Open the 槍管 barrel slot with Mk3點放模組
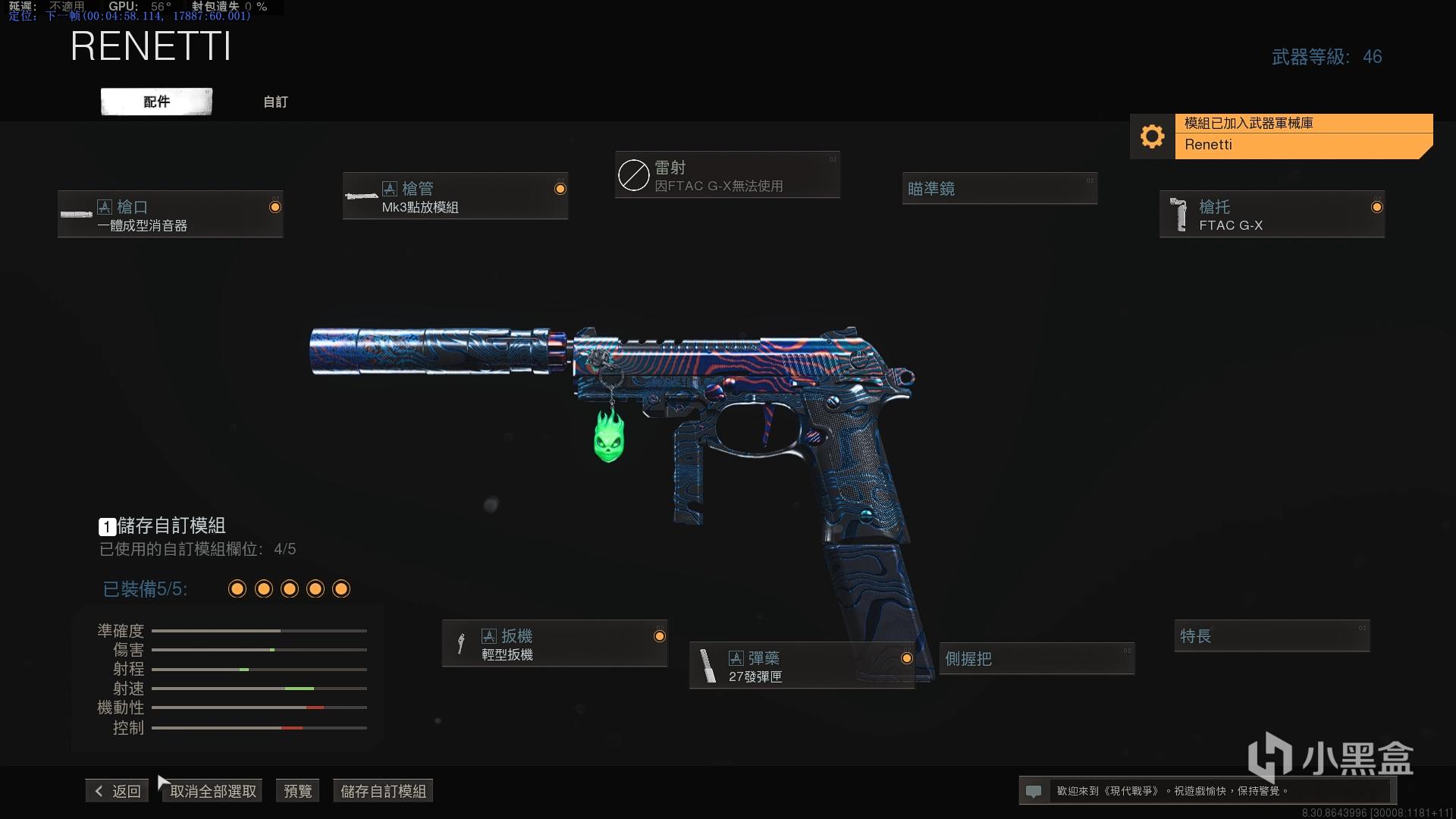This screenshot has width=1456, height=819. 455,196
